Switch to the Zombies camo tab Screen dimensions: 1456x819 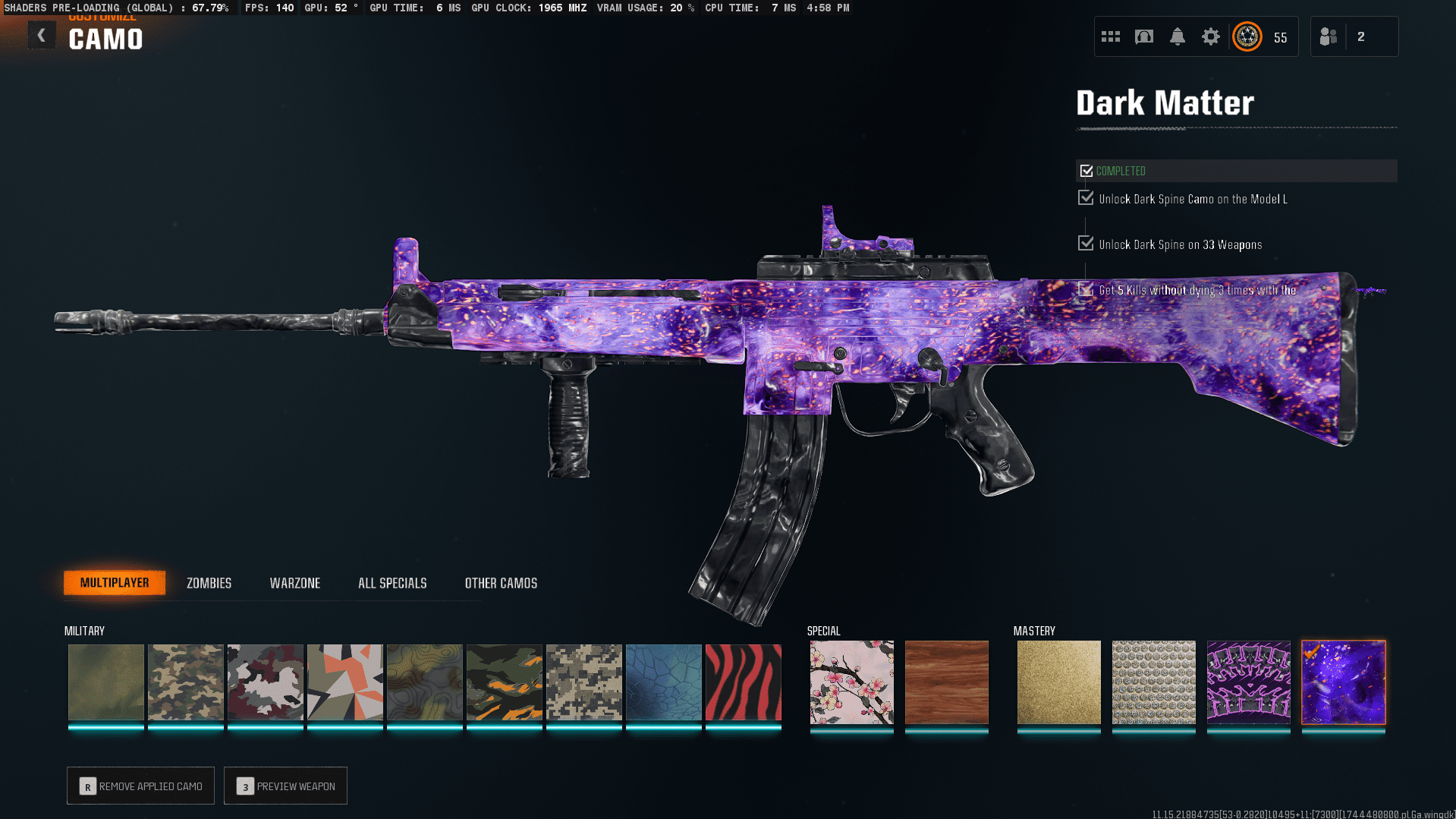(209, 583)
